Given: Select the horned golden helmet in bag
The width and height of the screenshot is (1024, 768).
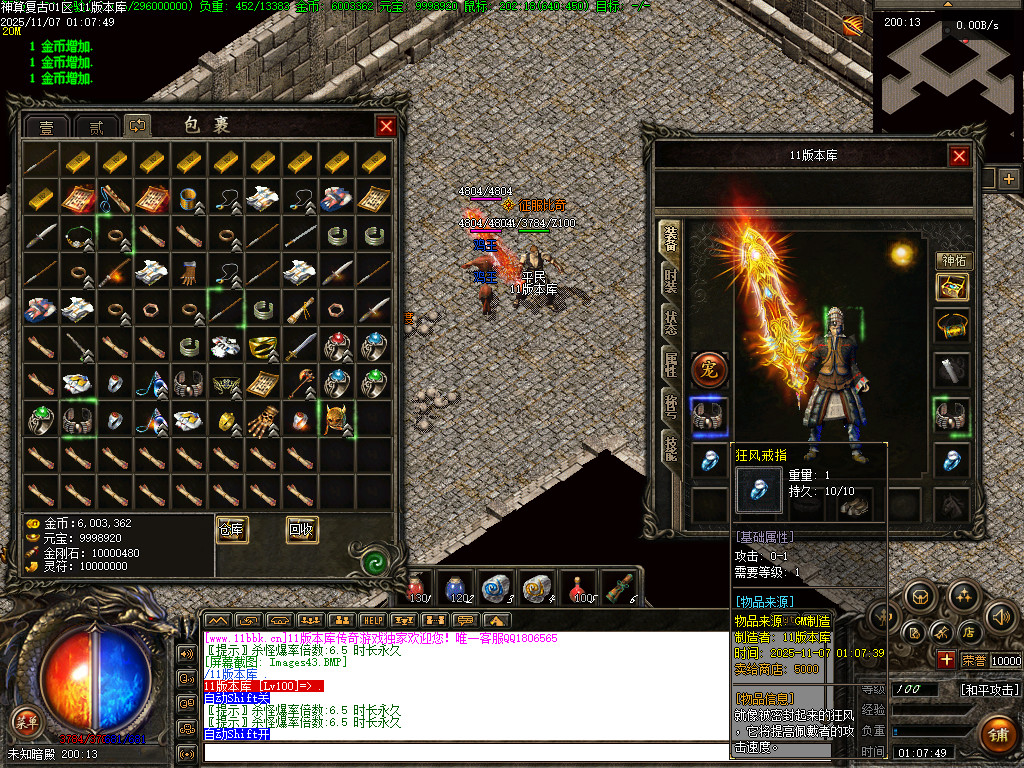Looking at the screenshot, I should click(x=336, y=418).
